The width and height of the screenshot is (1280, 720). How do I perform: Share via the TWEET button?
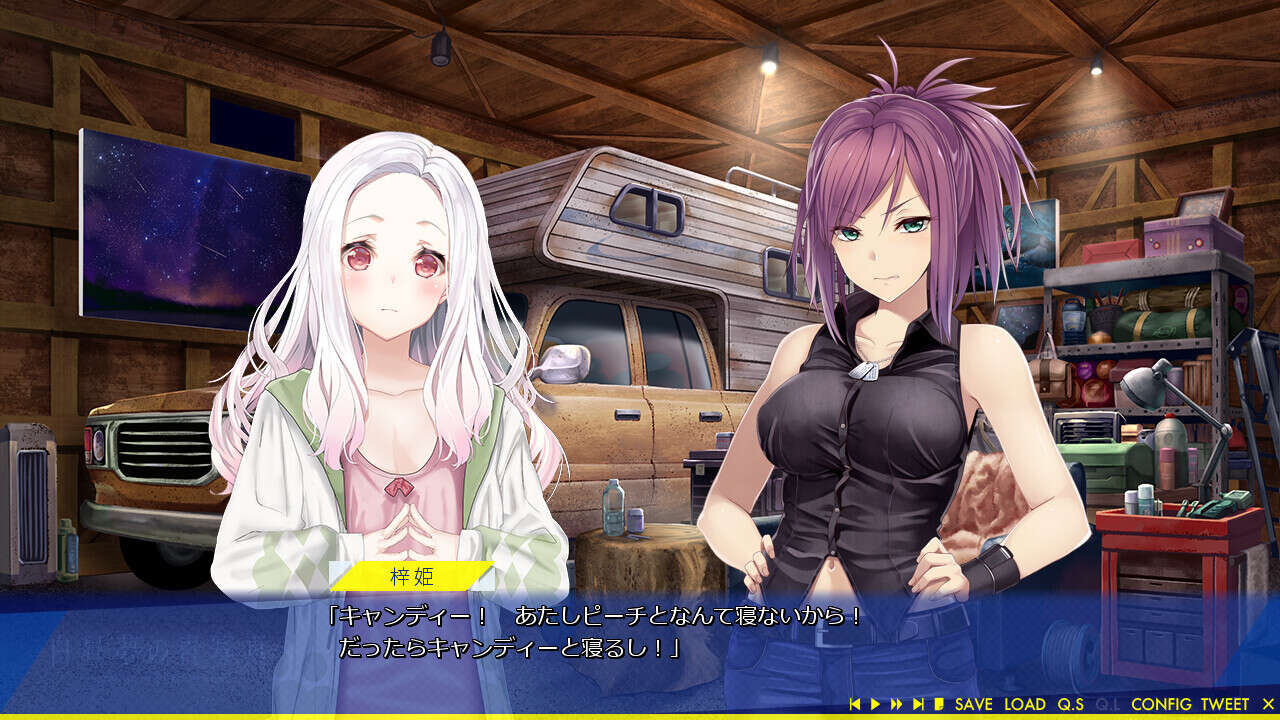(x=1225, y=705)
